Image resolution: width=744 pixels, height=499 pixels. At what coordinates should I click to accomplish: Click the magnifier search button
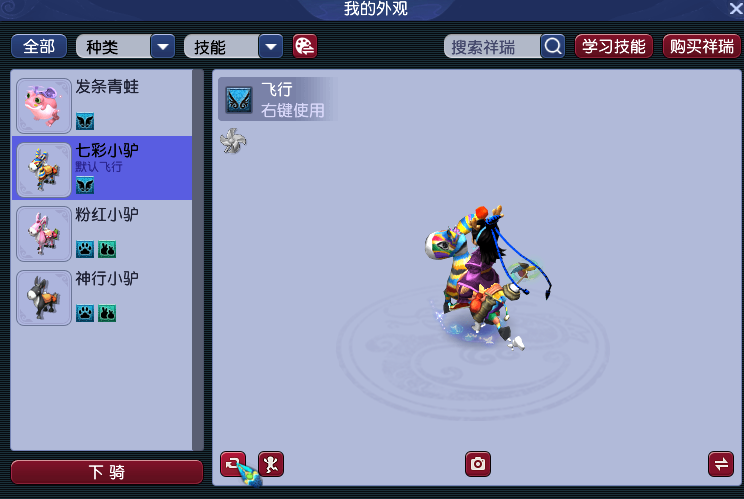click(x=553, y=47)
